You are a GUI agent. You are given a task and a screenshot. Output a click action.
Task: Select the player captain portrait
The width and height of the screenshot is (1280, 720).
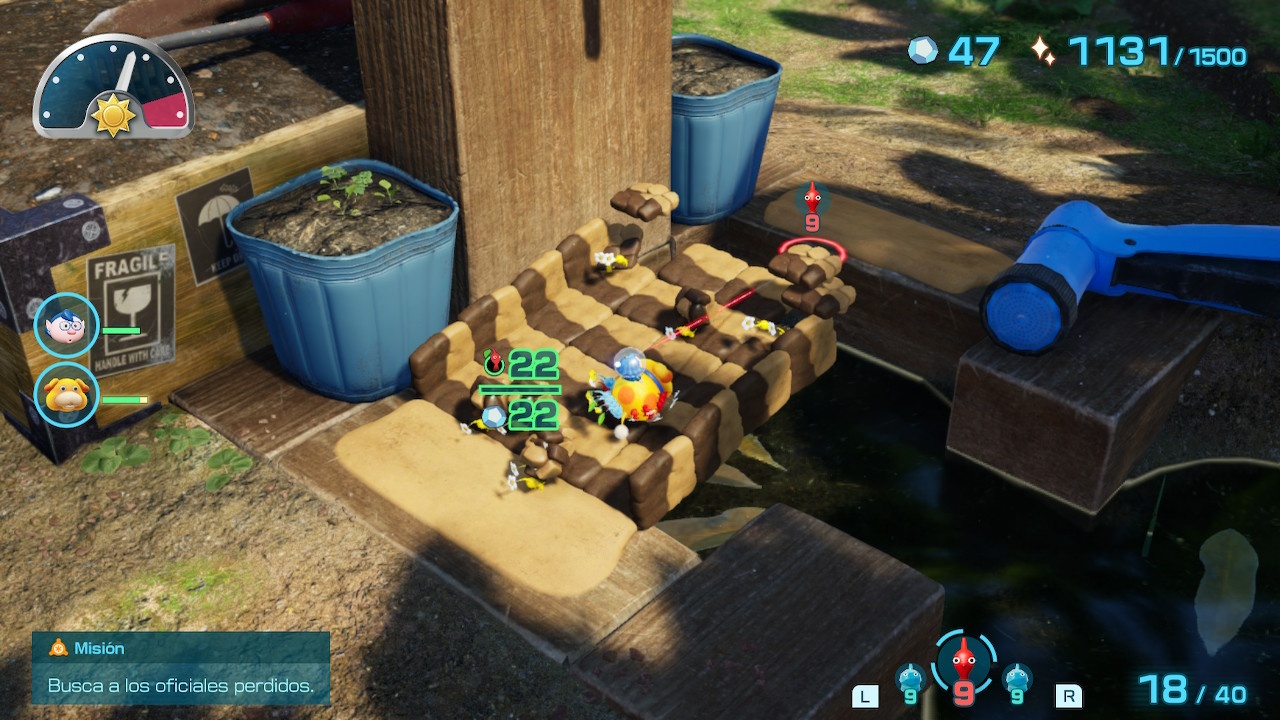67,326
